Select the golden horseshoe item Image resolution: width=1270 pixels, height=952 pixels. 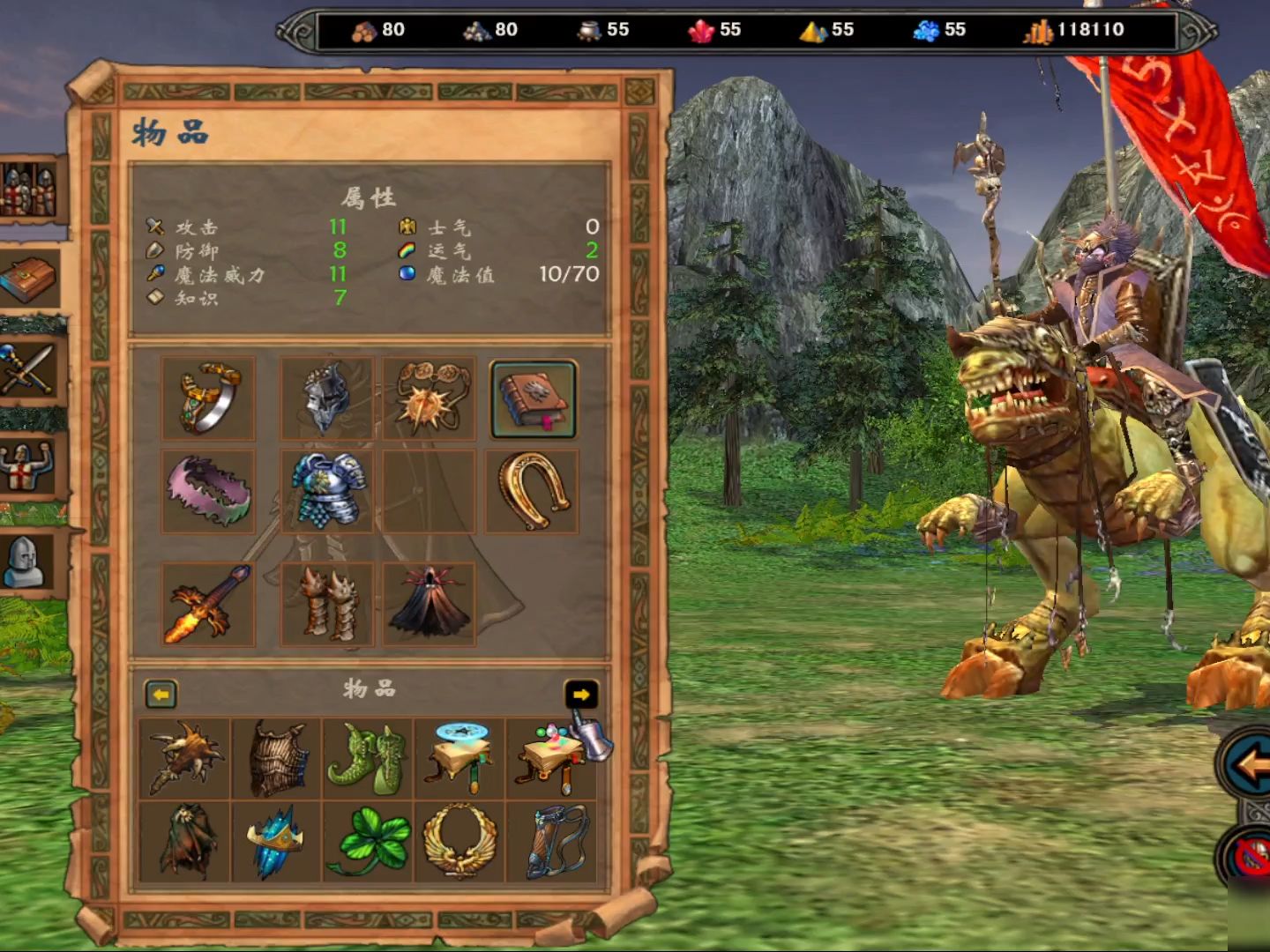(533, 492)
